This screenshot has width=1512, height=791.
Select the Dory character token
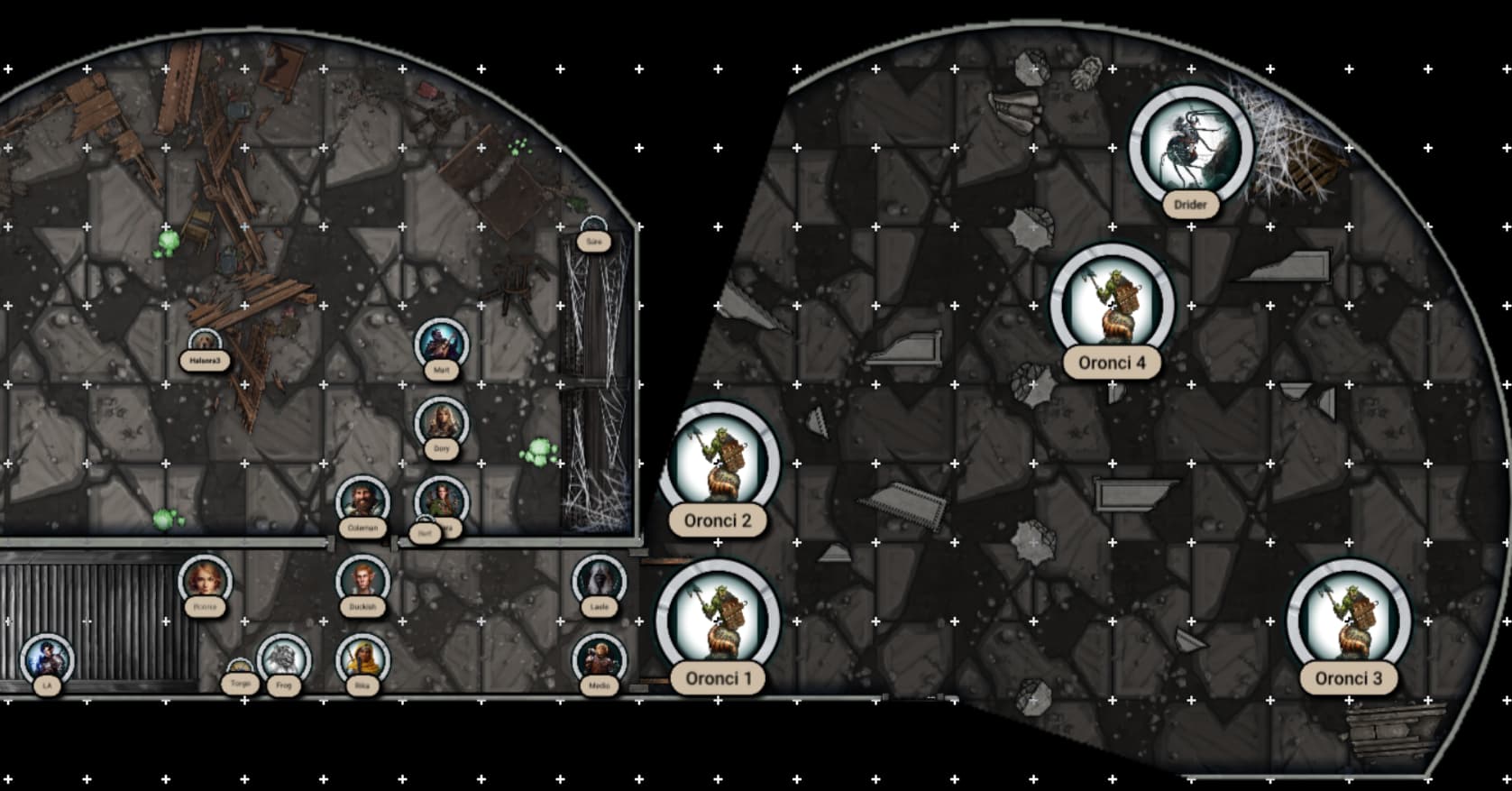[x=441, y=423]
